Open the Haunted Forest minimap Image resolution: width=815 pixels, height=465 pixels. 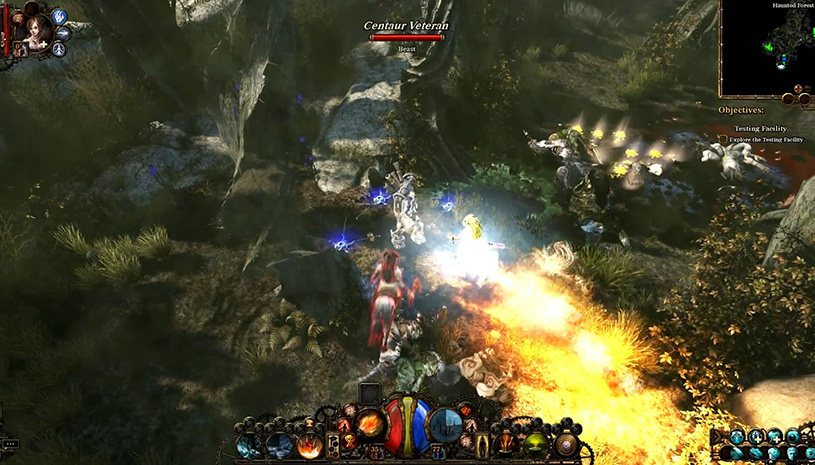point(767,48)
